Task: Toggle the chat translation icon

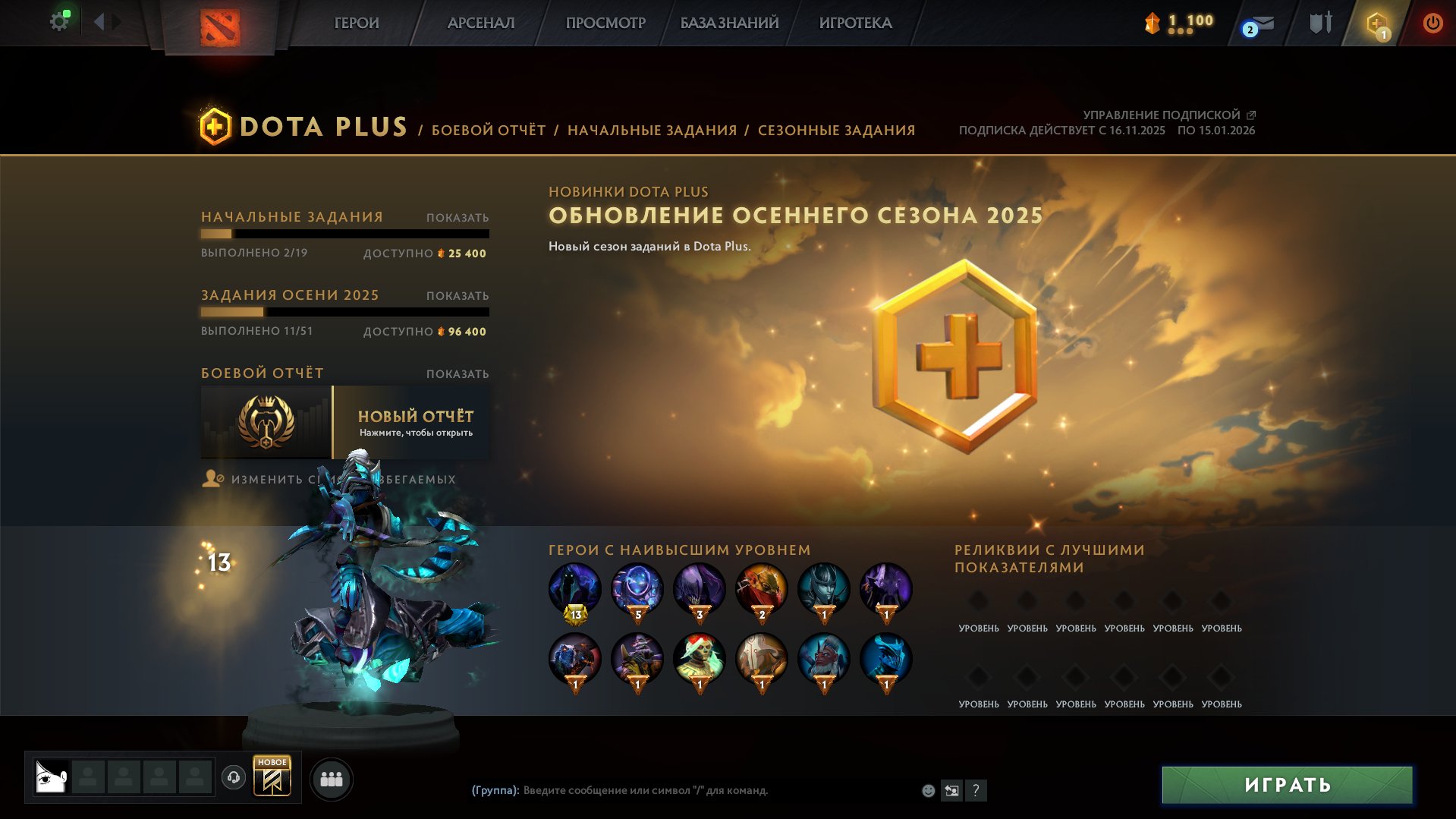Action: click(x=951, y=789)
